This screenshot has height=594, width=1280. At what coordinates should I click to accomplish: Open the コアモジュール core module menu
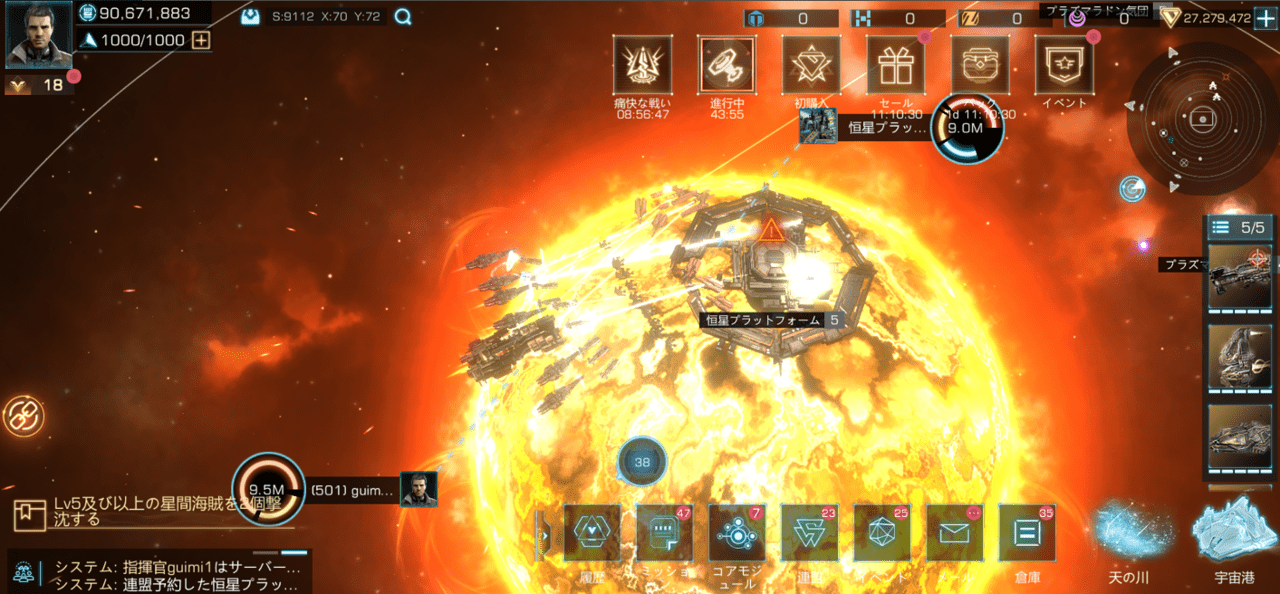737,533
